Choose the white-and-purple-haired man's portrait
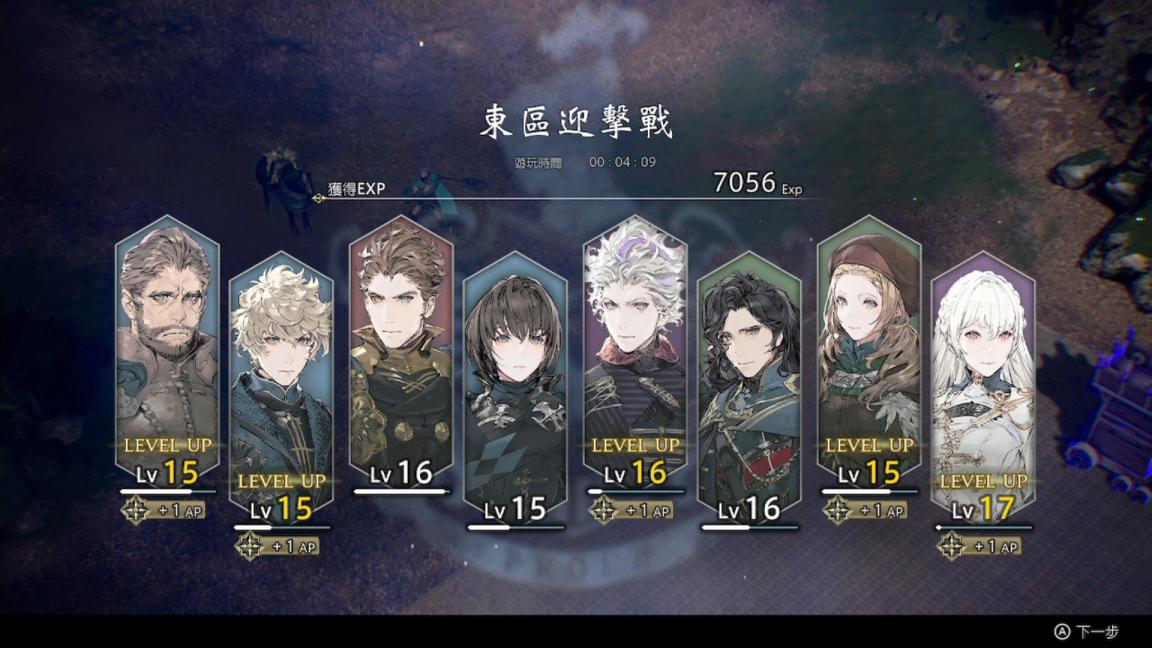The image size is (1152, 648). pyautogui.click(x=634, y=340)
